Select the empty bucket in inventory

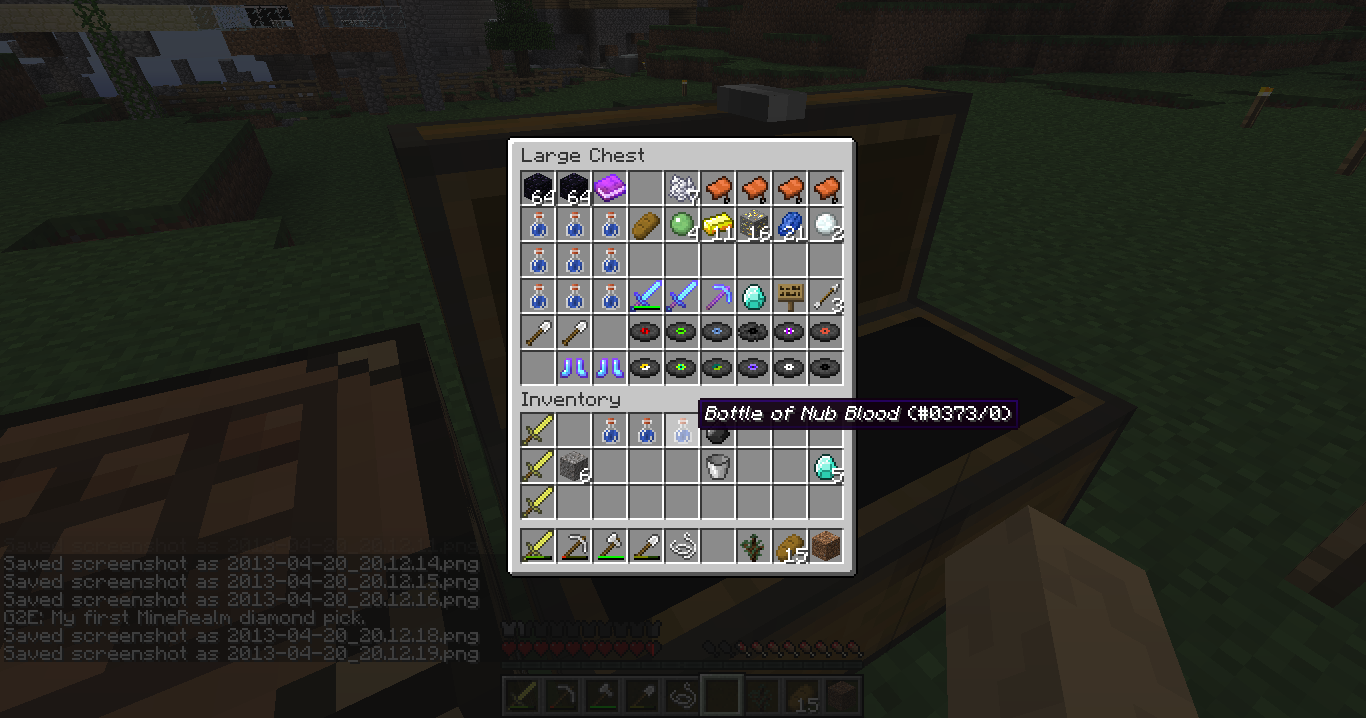pyautogui.click(x=718, y=466)
